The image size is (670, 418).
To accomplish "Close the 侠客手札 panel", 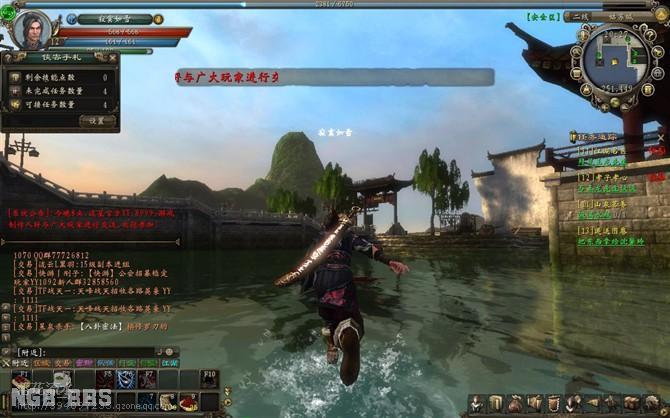I will tap(115, 58).
